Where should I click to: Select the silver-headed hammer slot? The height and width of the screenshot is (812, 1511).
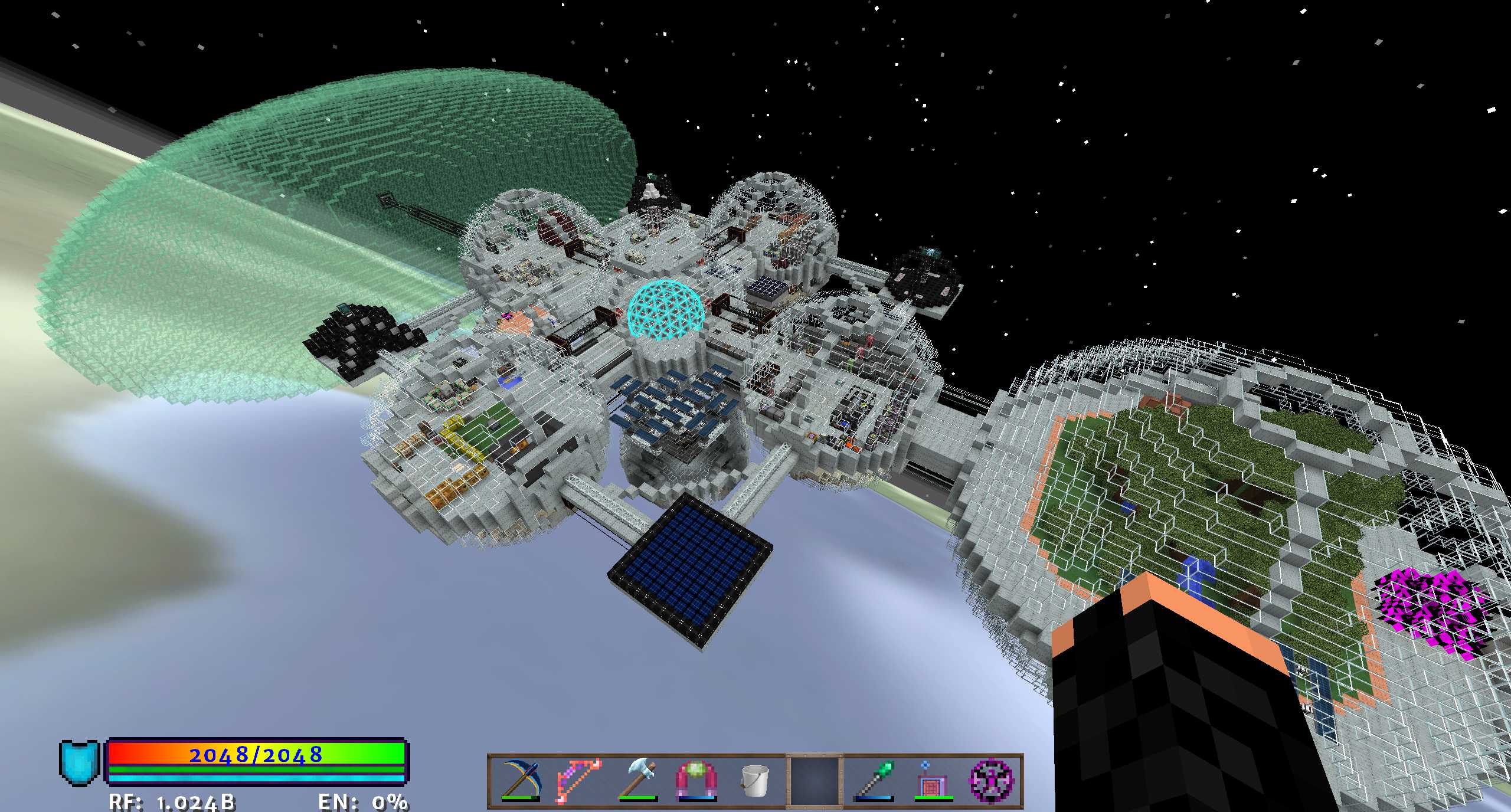click(637, 780)
